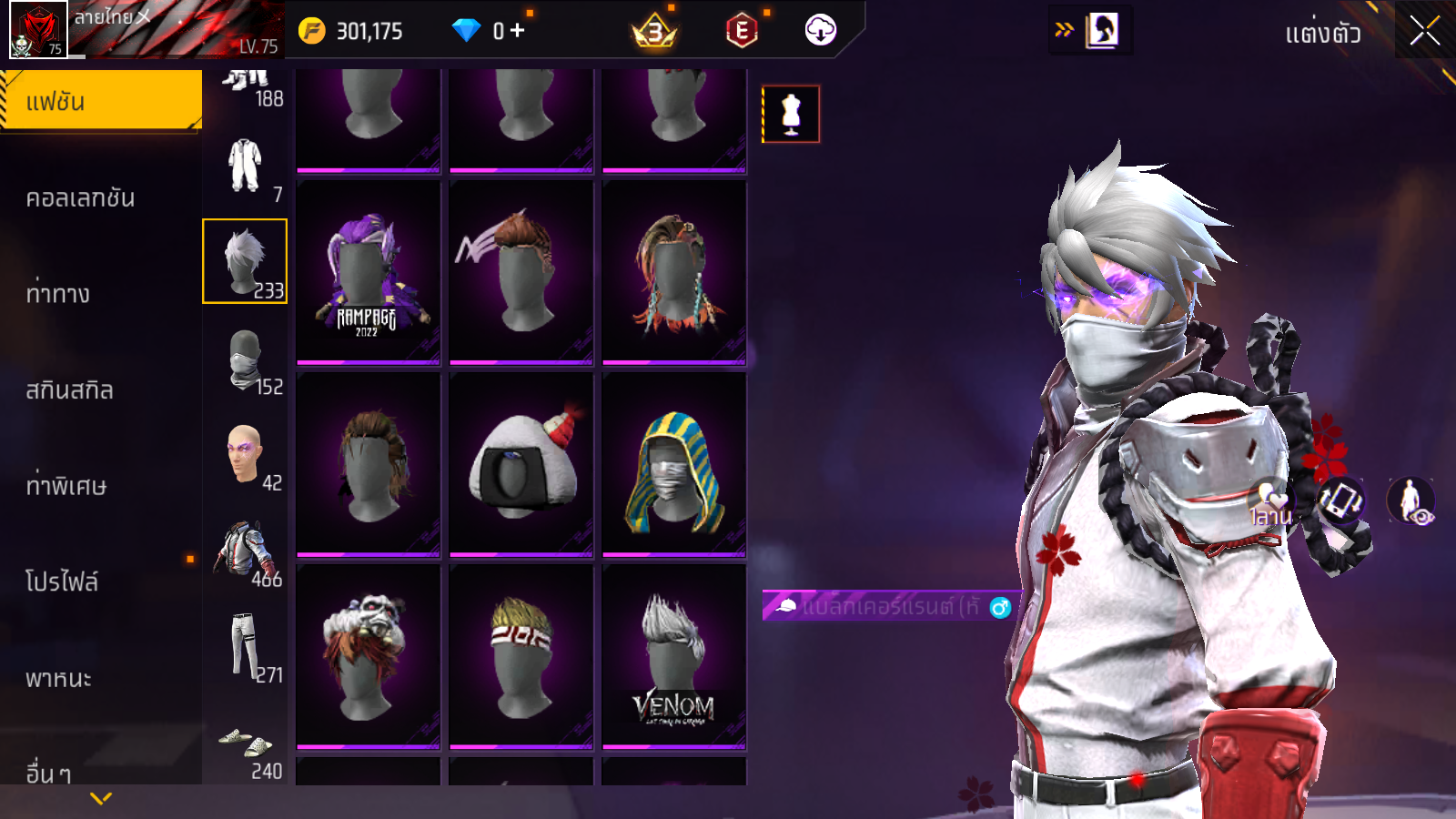Select the สกินสกิล skill skins tab
Viewport: 1456px width, 819px height.
(x=70, y=390)
